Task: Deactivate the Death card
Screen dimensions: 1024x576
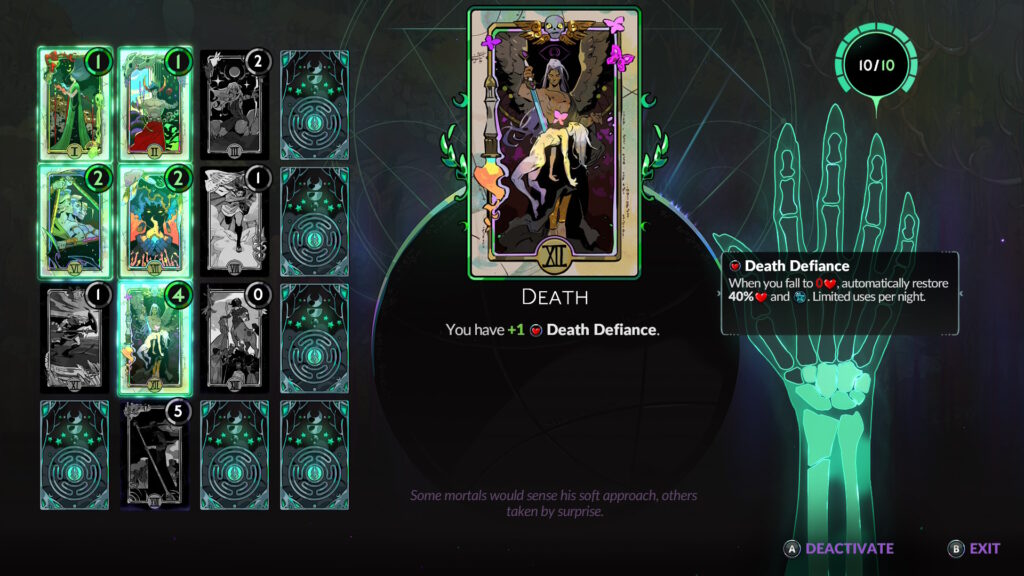Action: tap(839, 548)
